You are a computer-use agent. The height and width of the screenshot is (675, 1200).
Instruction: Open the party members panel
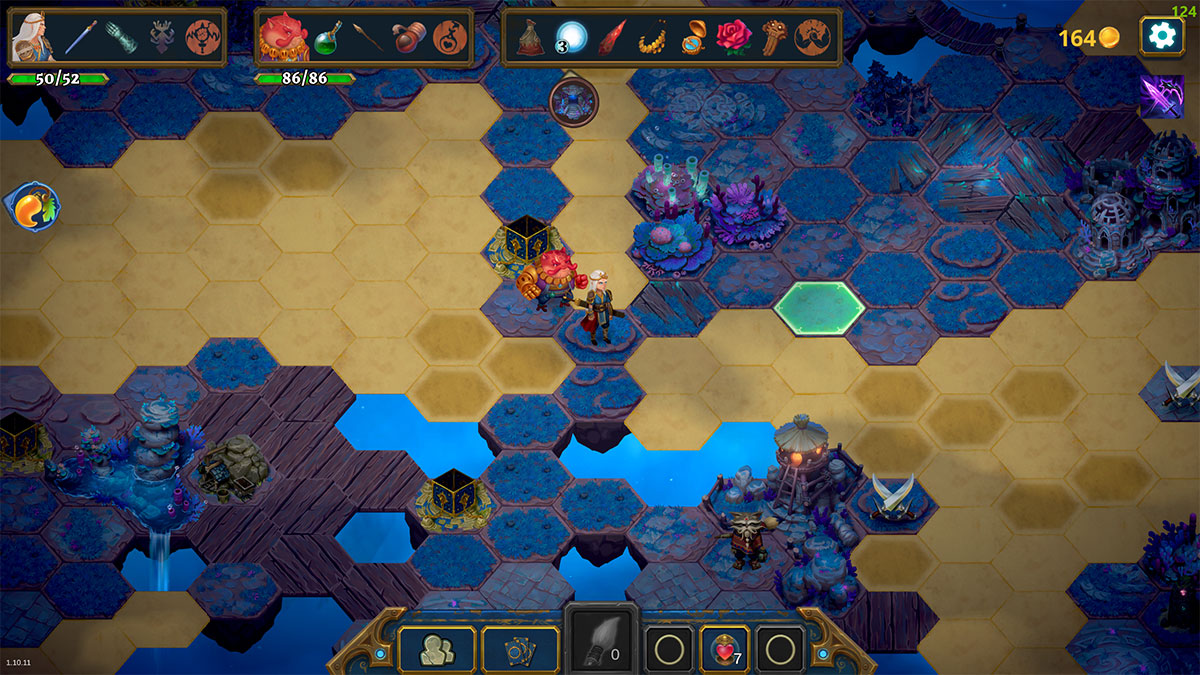[x=437, y=650]
